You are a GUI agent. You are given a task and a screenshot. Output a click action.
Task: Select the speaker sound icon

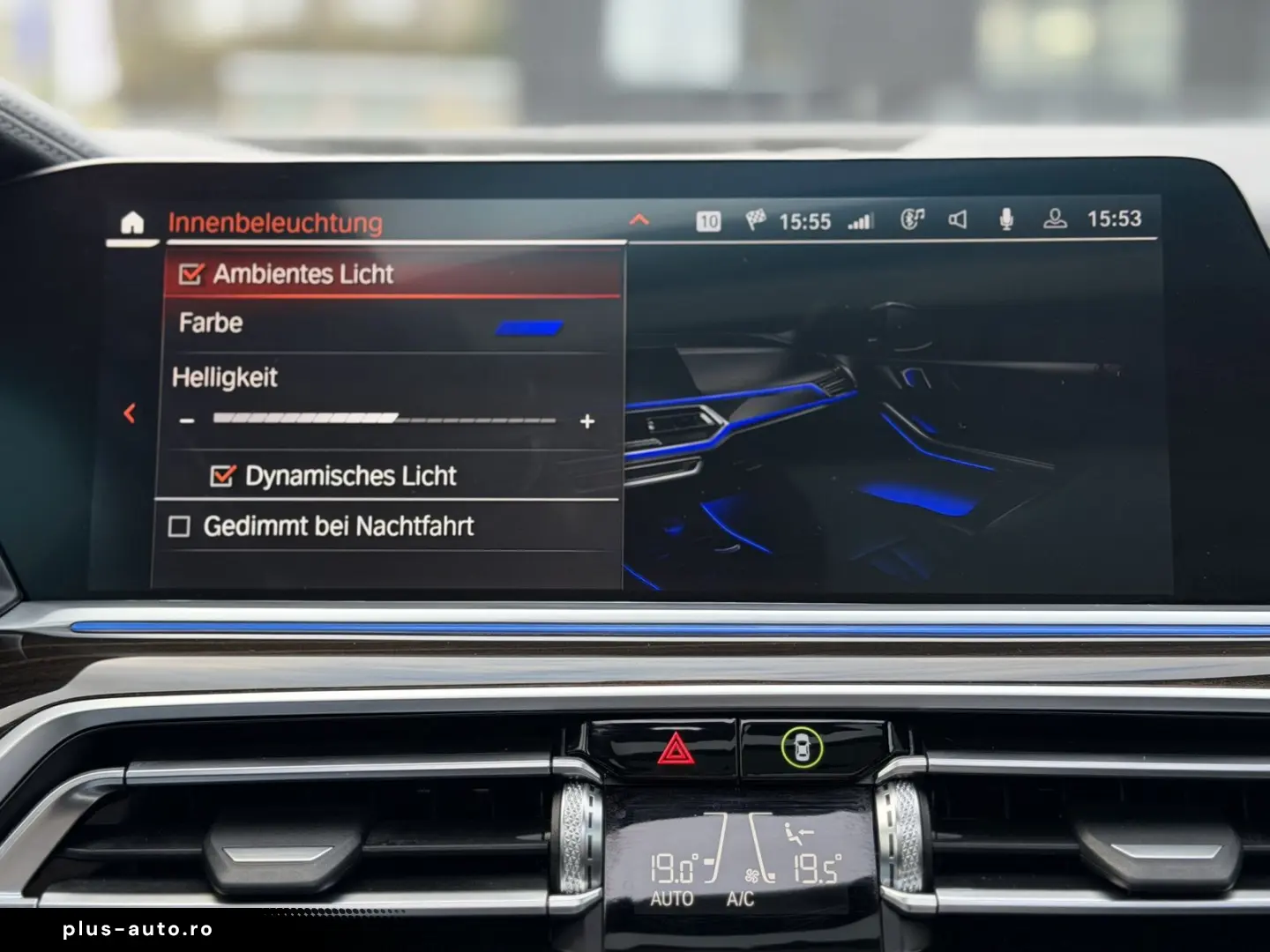[x=957, y=219]
